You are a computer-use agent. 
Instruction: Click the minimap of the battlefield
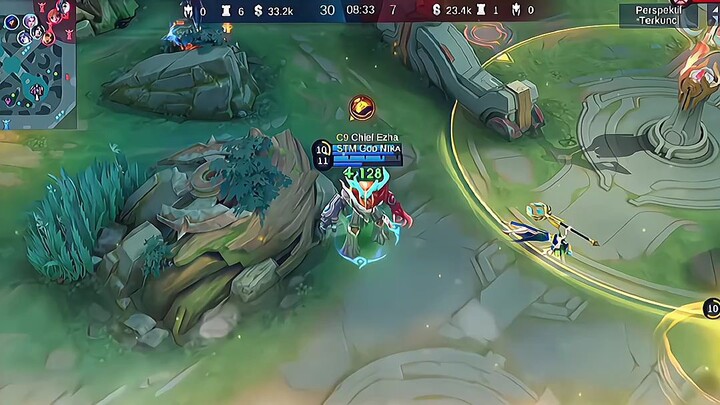coord(38,65)
